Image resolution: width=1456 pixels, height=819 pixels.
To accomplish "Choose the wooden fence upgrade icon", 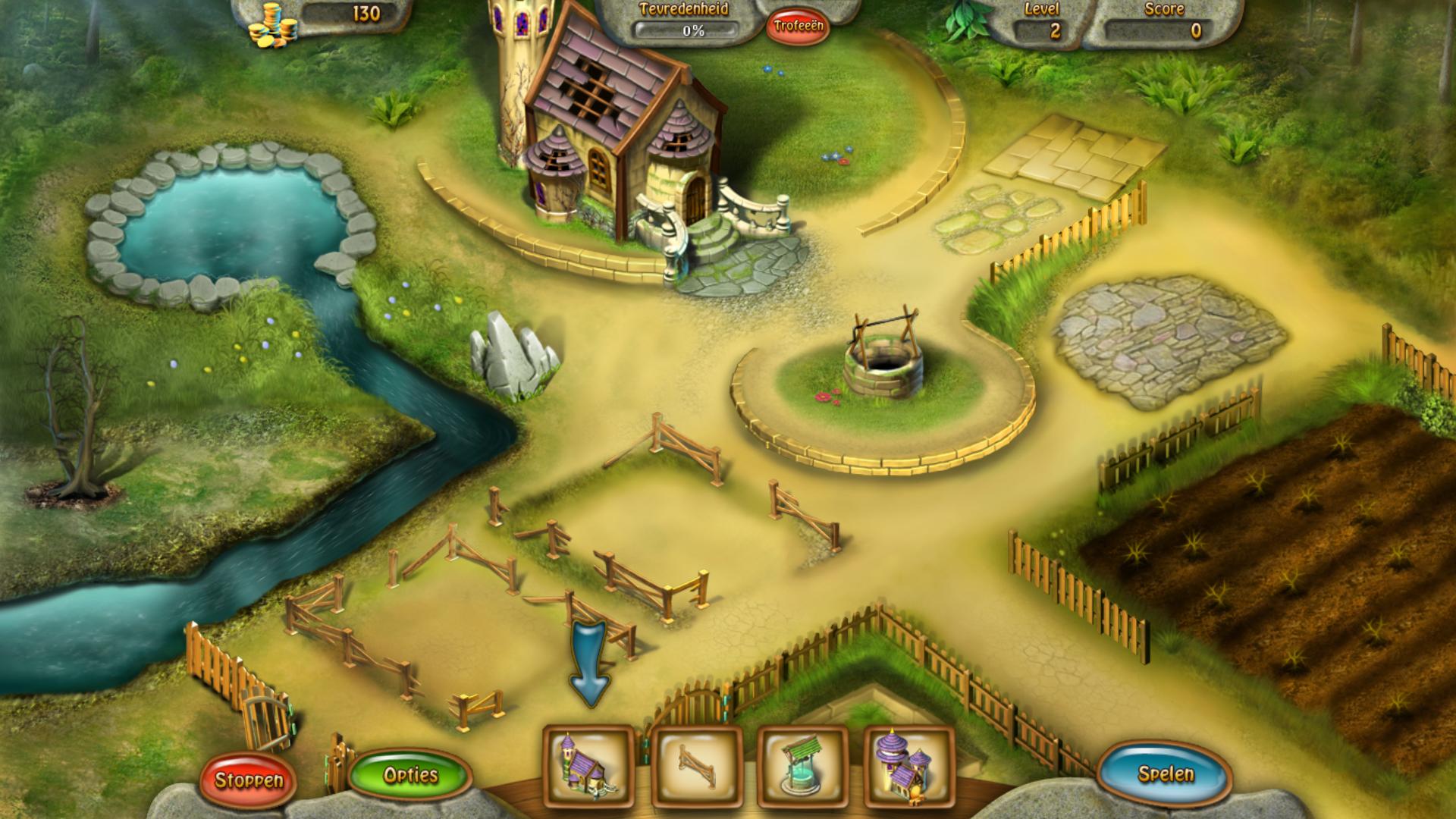I will (696, 767).
